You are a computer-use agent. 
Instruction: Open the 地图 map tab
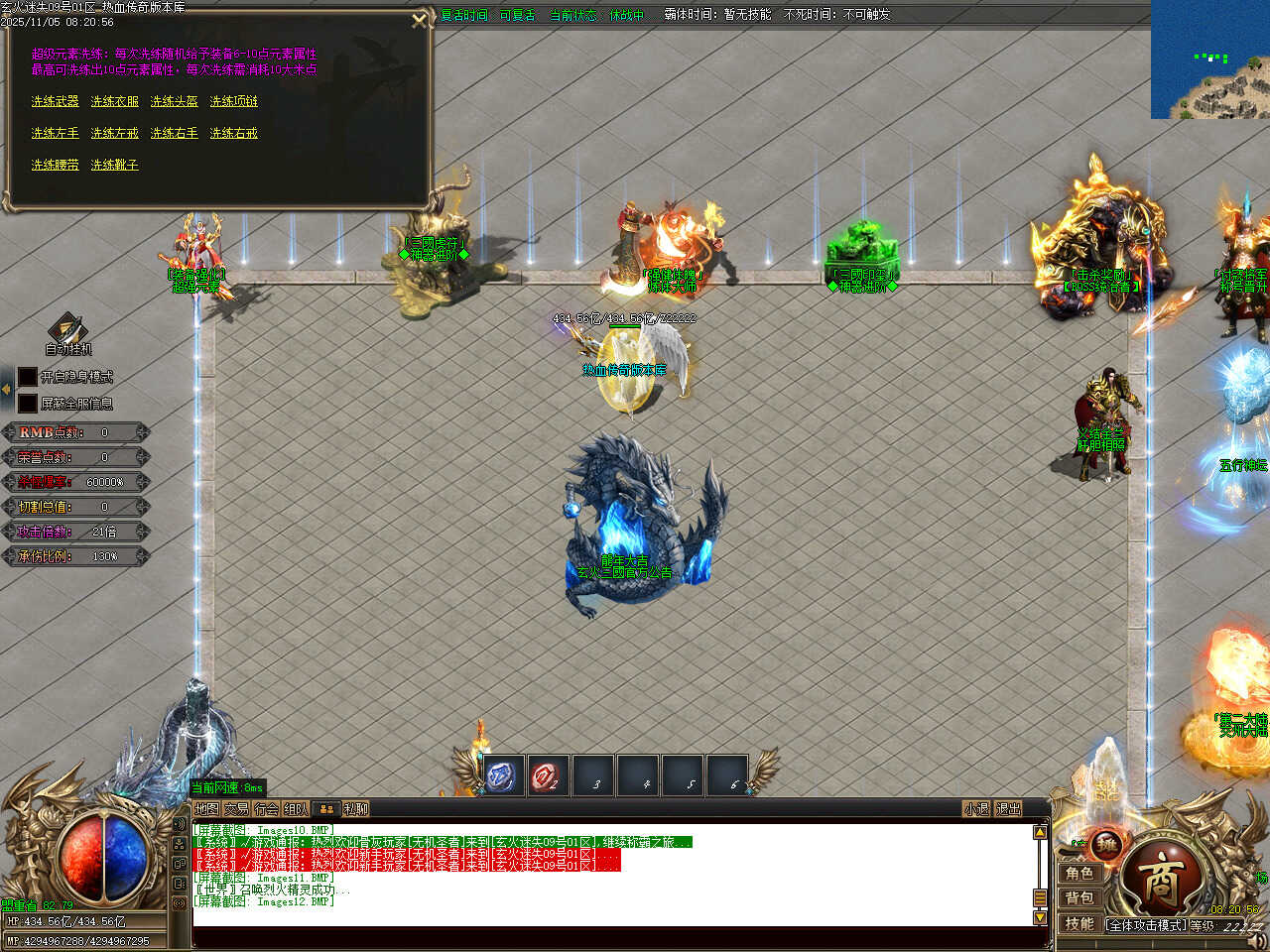click(x=206, y=809)
